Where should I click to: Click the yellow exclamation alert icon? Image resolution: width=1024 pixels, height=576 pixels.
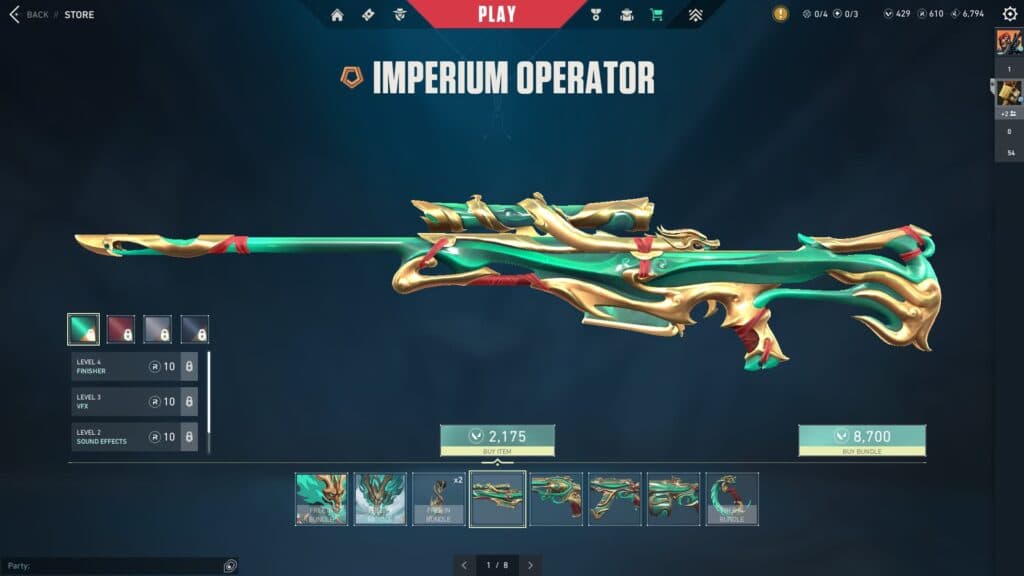pyautogui.click(x=780, y=14)
